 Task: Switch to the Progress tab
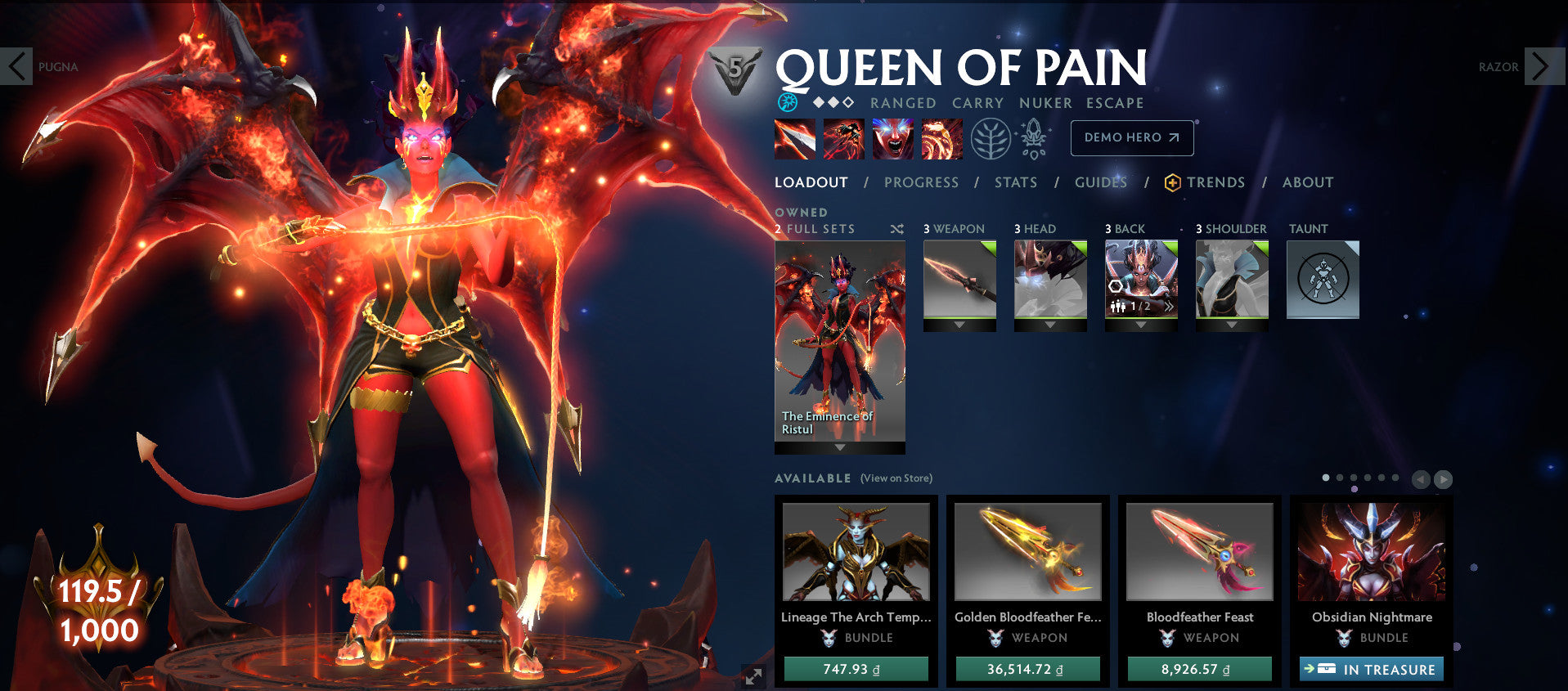[920, 182]
